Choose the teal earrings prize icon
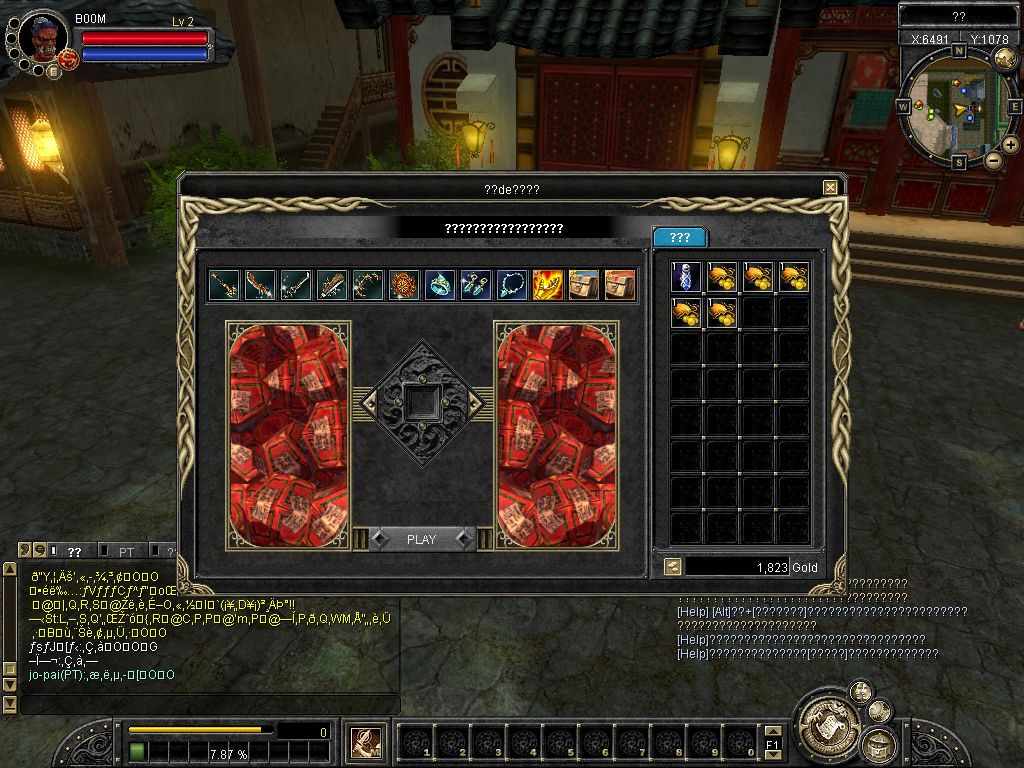The image size is (1024, 768). point(475,285)
